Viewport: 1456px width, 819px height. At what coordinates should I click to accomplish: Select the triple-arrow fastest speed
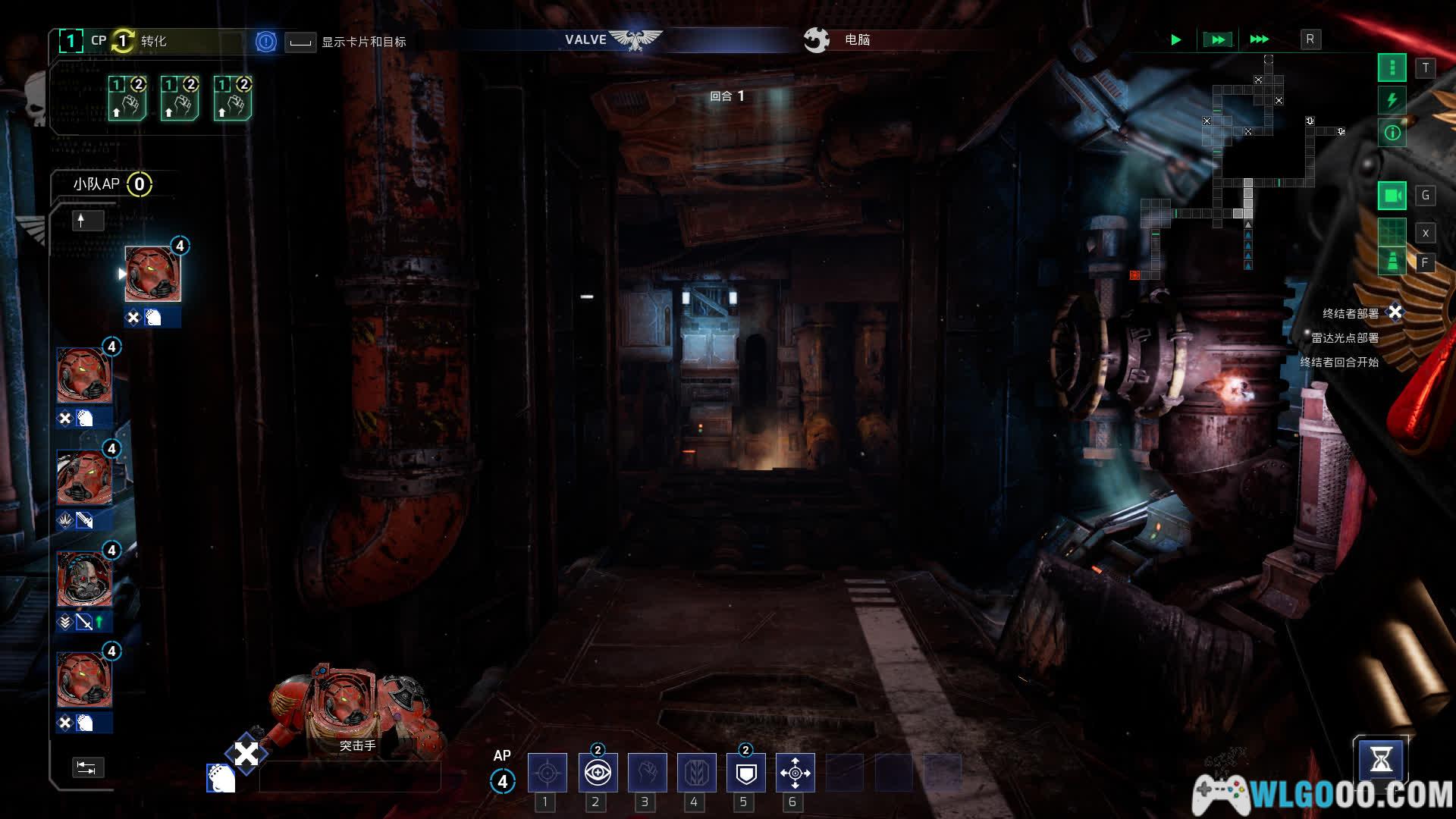point(1259,39)
